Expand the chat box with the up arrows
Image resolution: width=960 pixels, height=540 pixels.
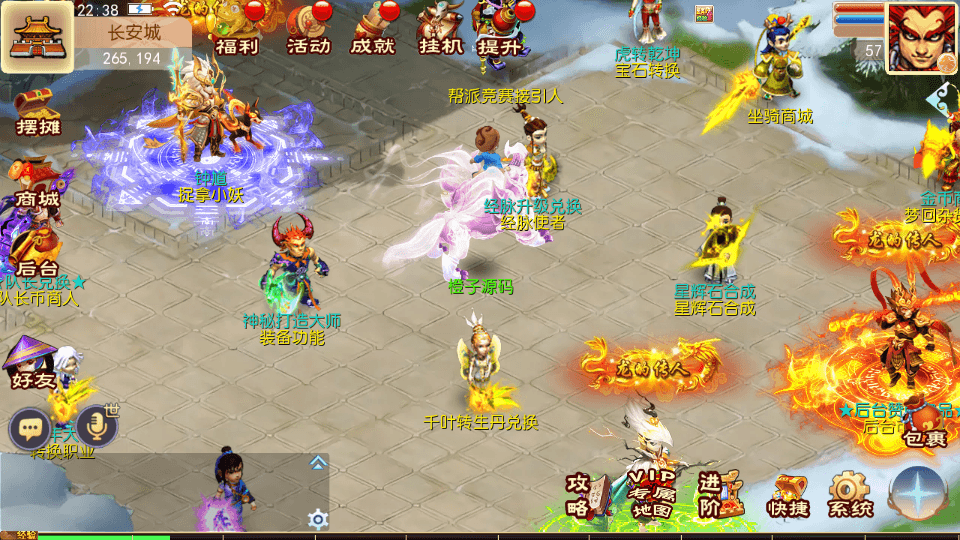tap(318, 462)
